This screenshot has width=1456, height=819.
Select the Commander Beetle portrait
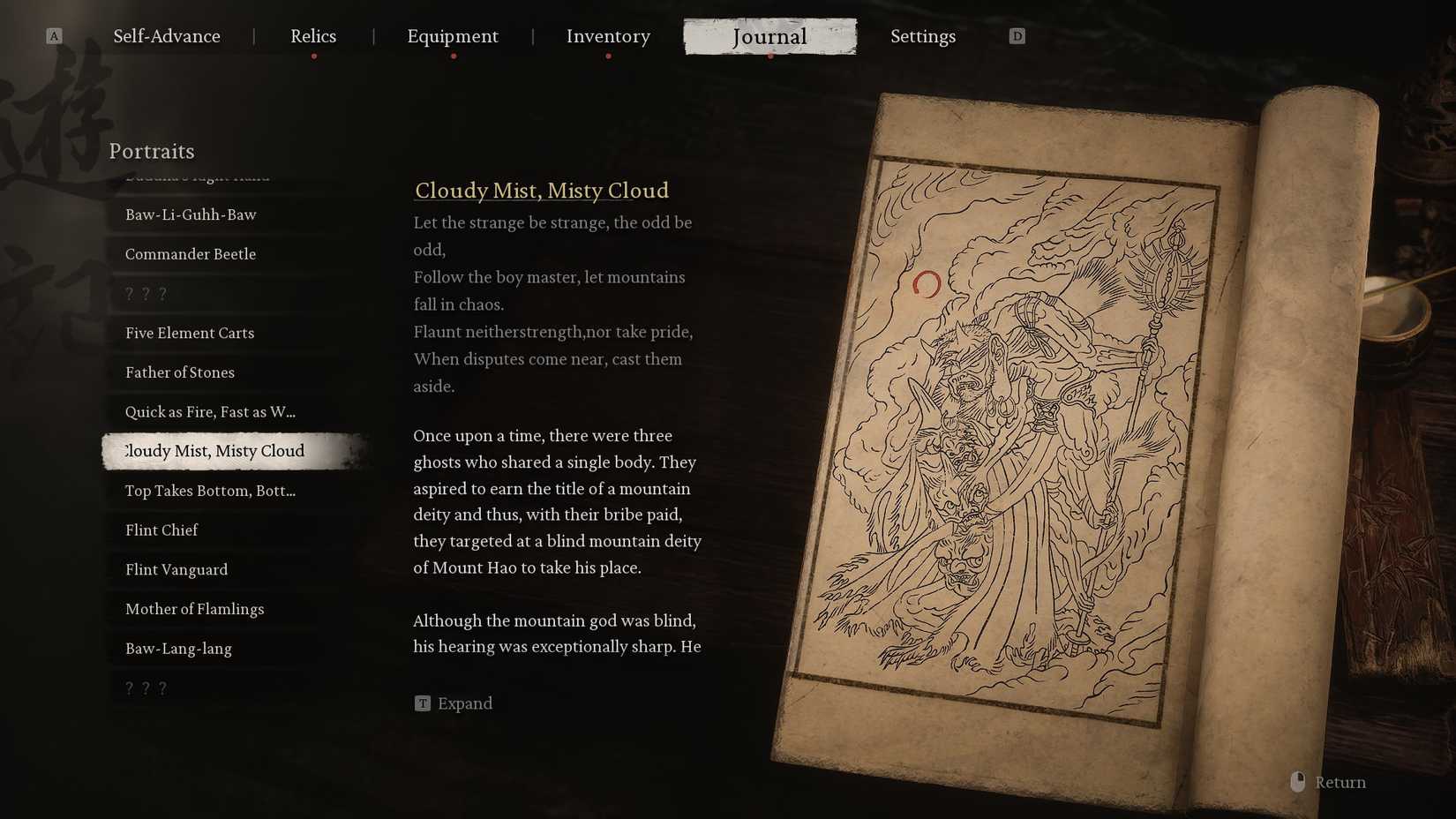[x=191, y=253]
